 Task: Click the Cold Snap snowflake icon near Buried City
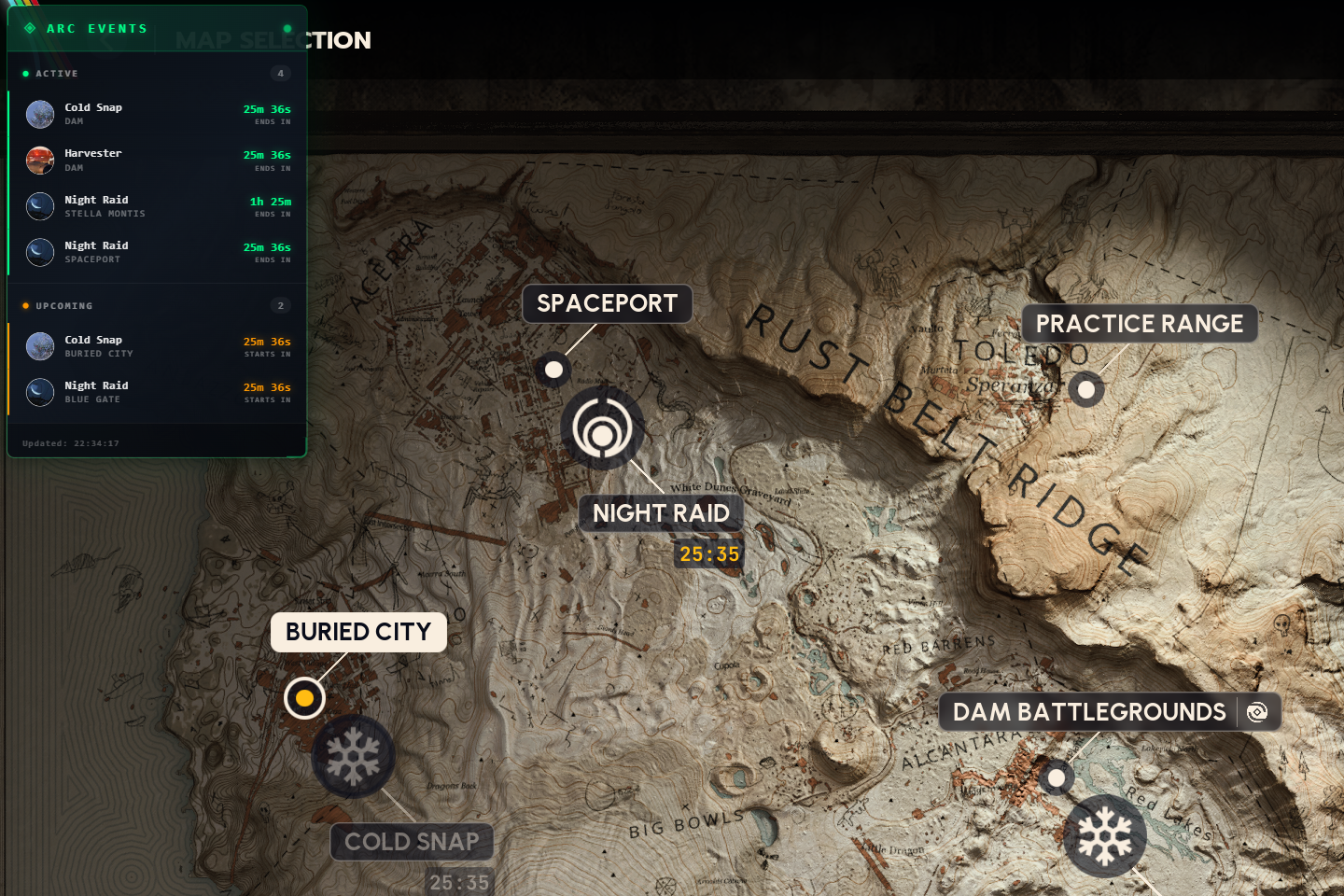pyautogui.click(x=353, y=757)
